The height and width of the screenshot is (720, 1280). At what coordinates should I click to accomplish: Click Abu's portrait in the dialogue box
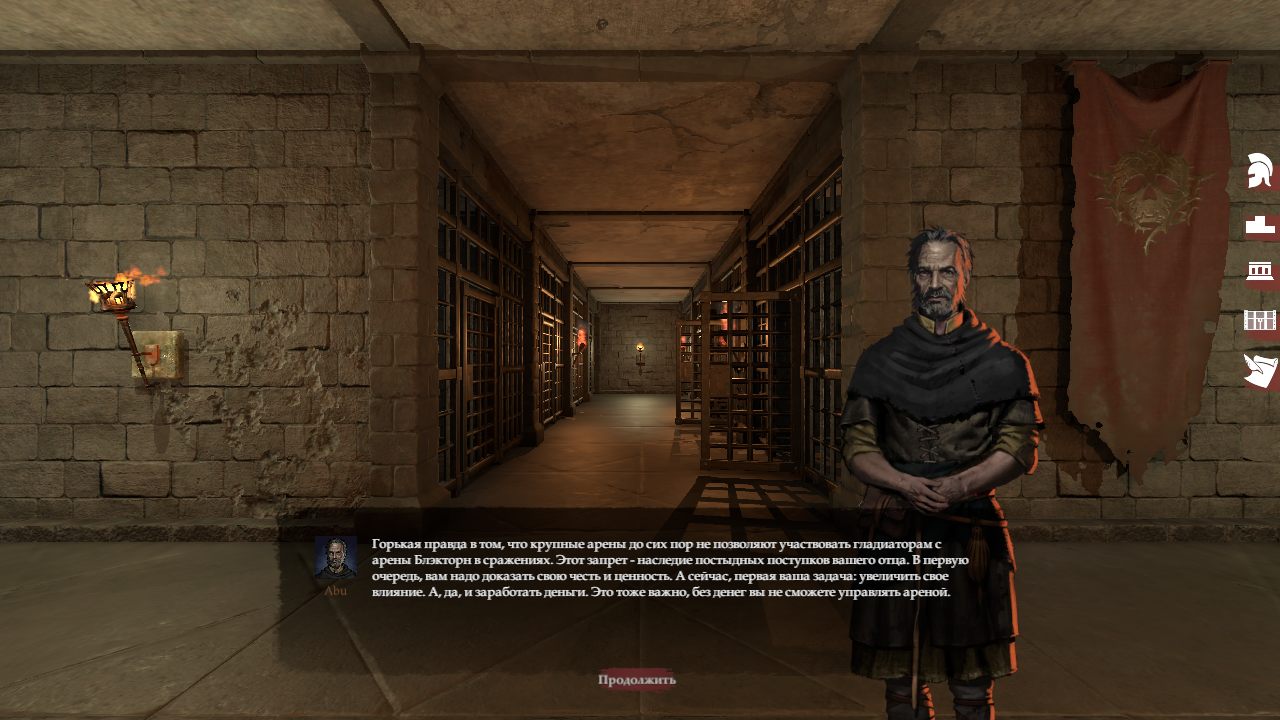(336, 558)
